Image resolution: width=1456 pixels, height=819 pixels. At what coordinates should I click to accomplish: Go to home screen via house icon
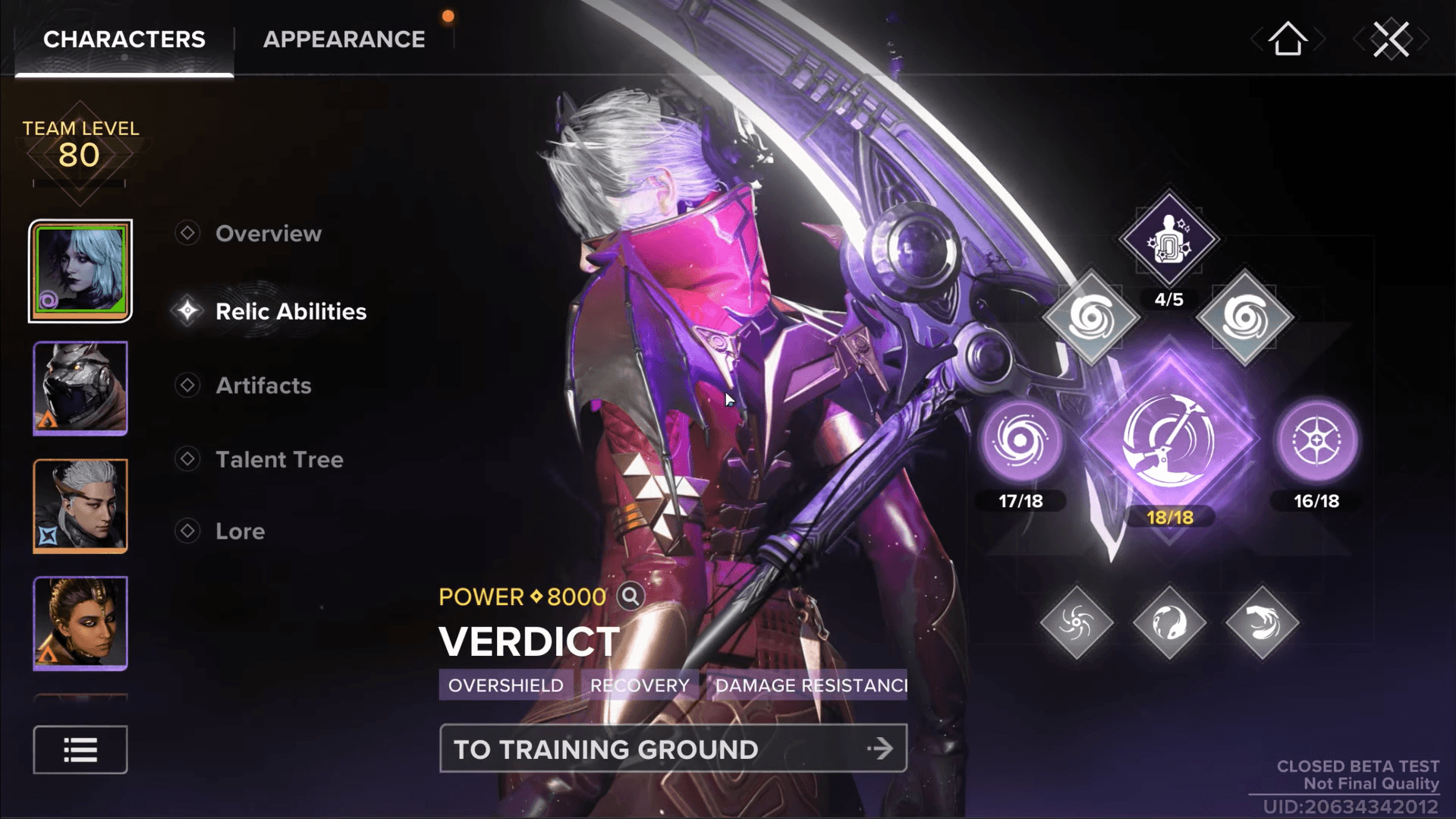[x=1288, y=39]
